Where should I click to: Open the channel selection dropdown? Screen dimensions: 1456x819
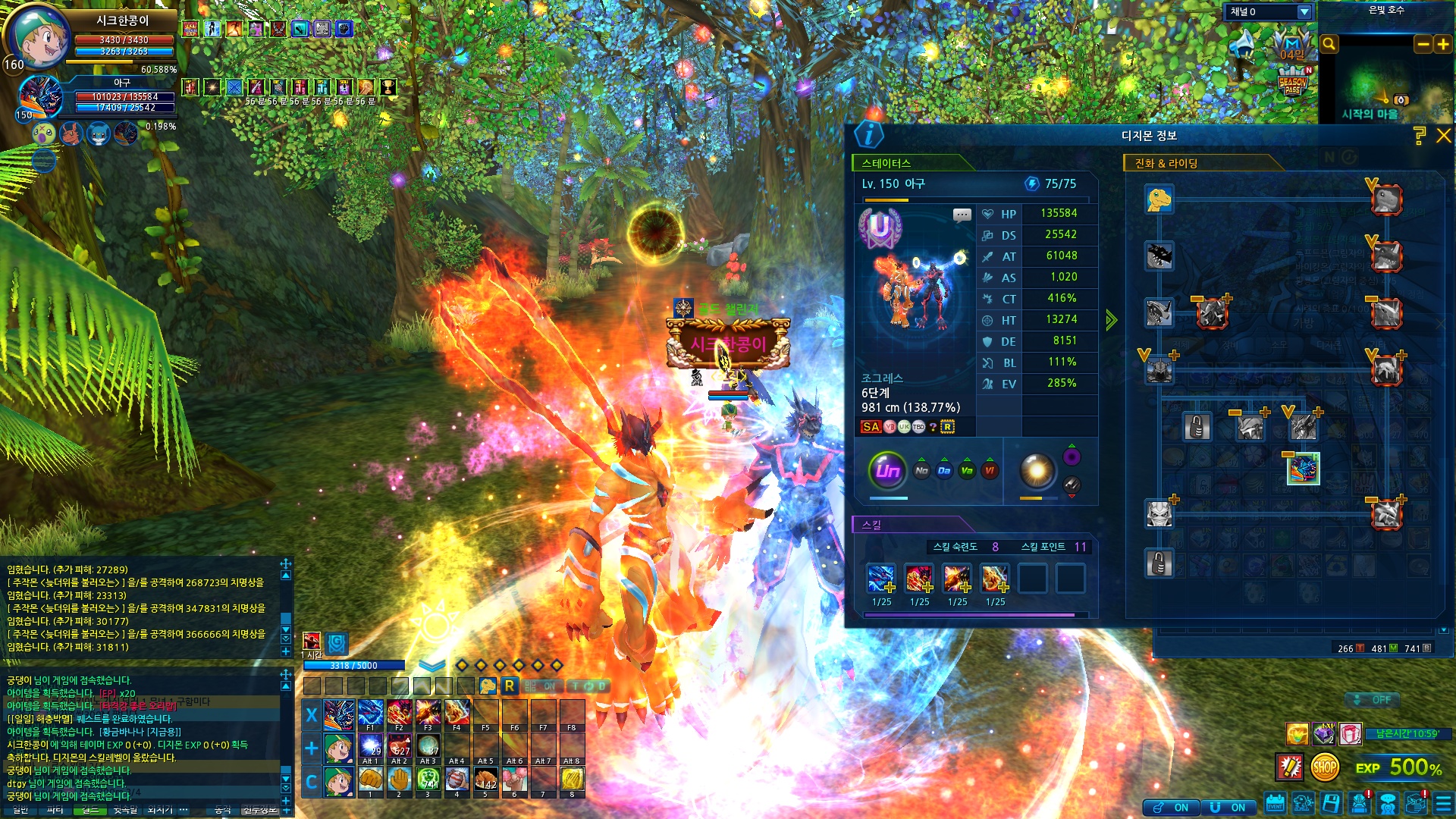coord(1304,12)
